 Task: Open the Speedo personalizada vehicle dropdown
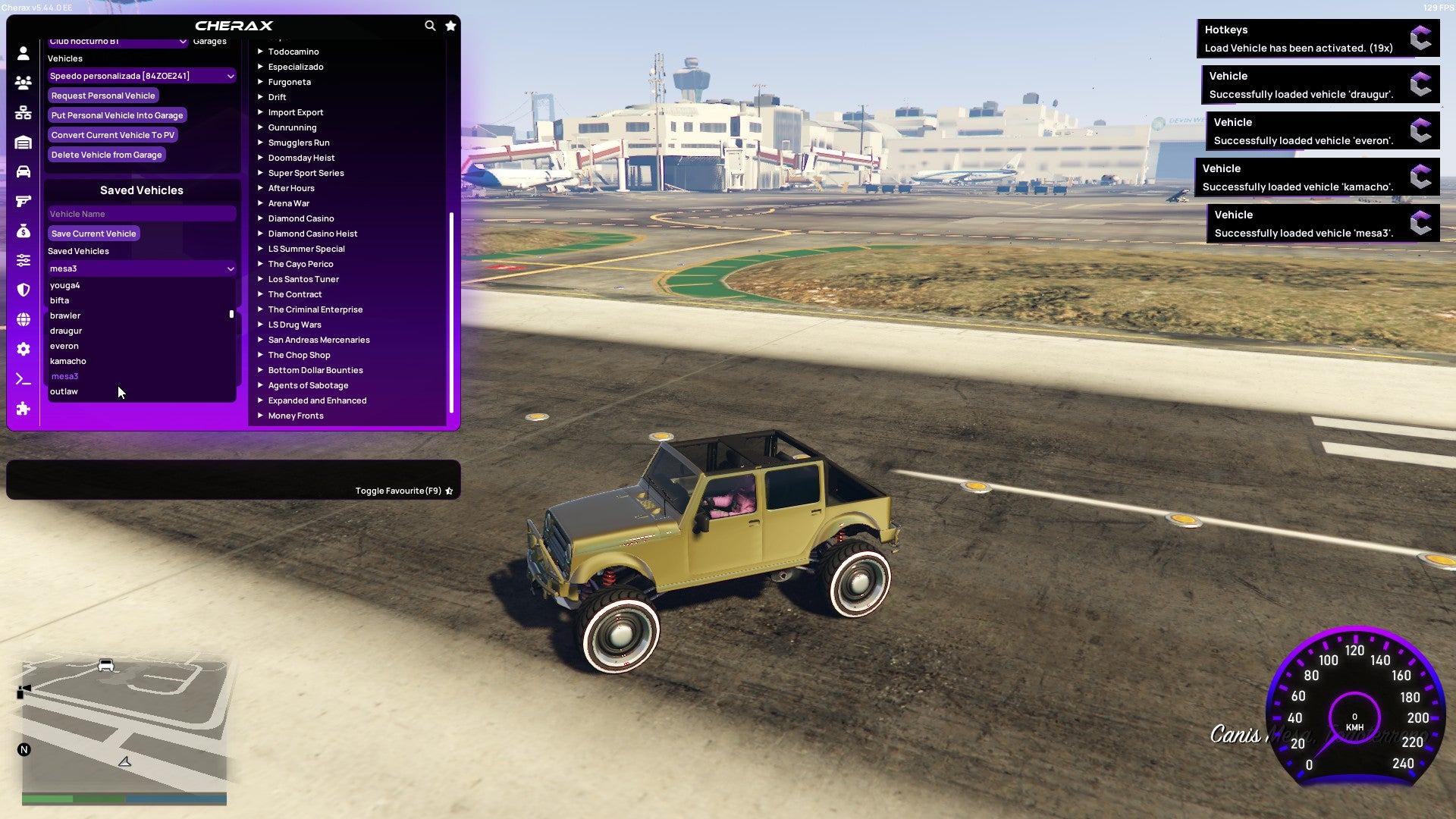141,75
